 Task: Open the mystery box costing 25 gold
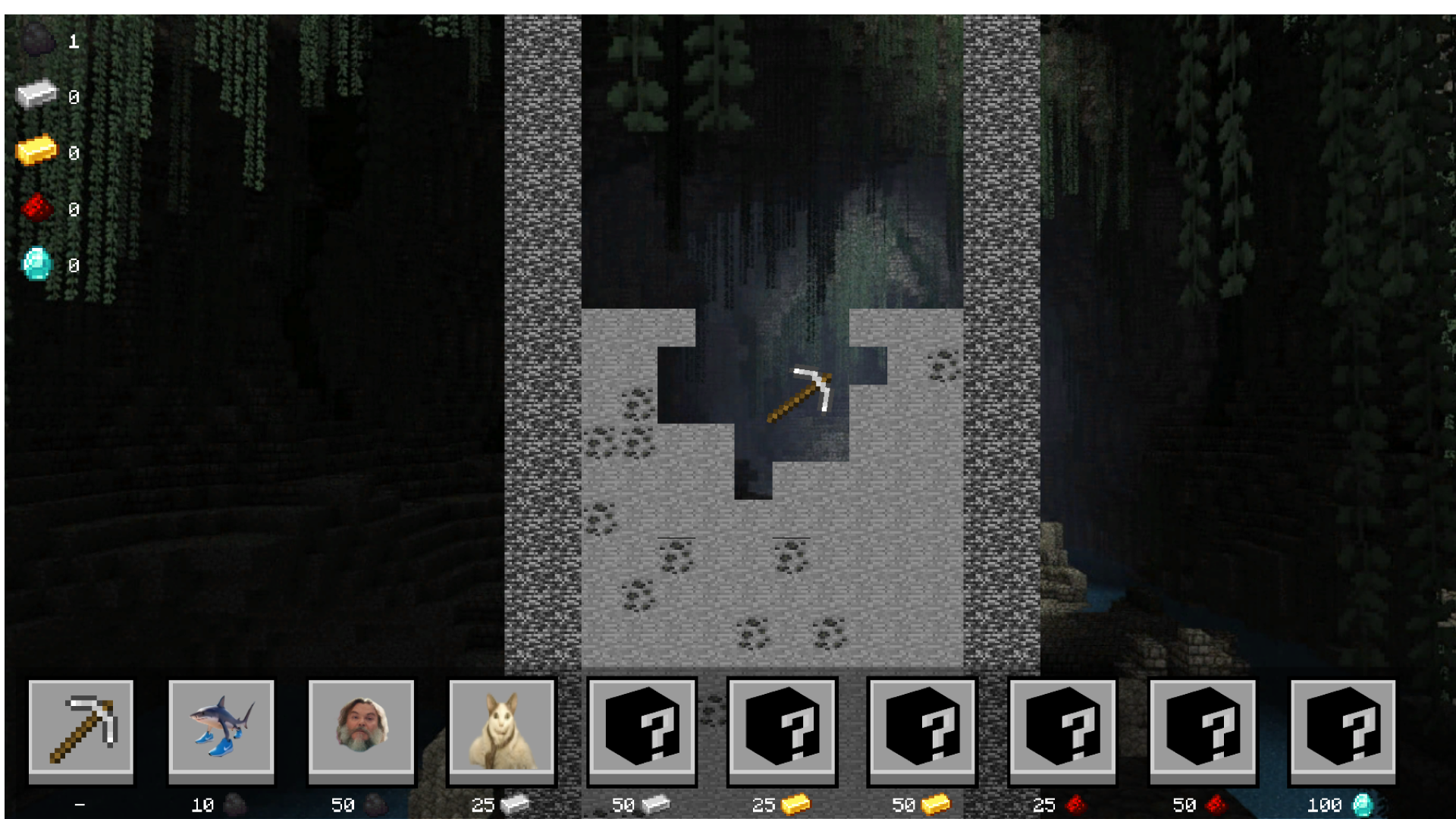click(782, 730)
